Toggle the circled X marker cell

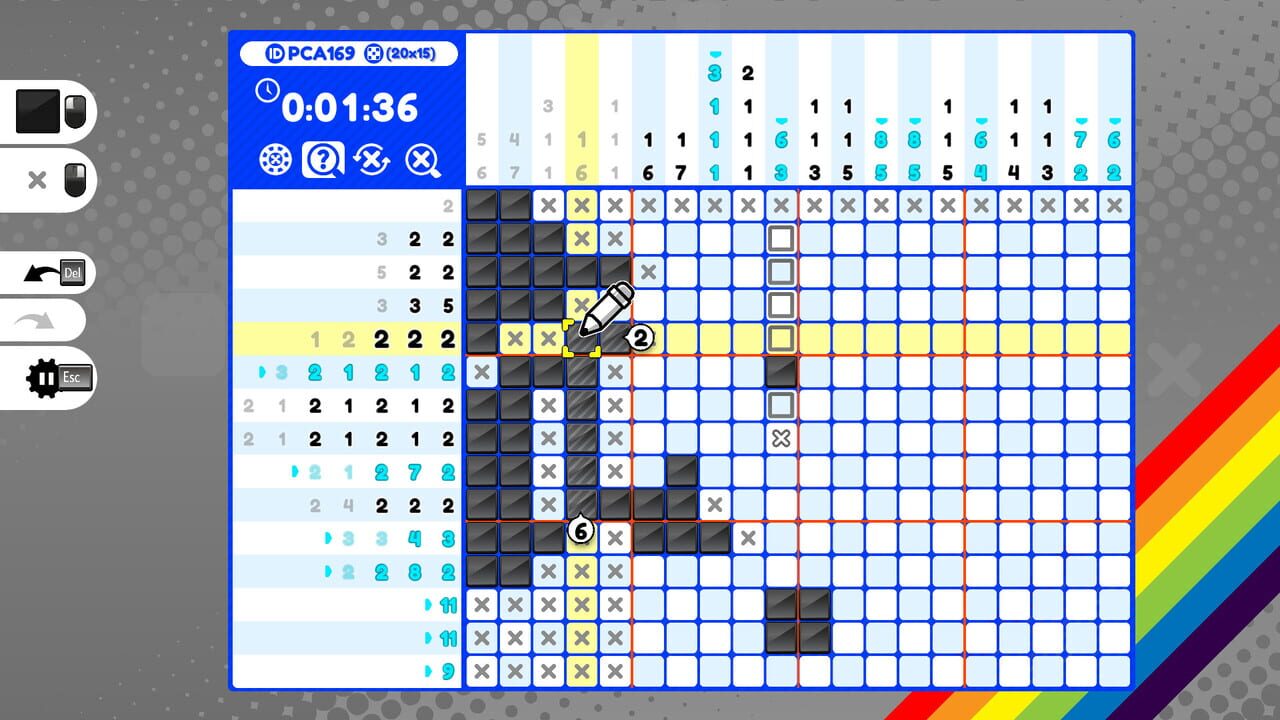pos(782,438)
